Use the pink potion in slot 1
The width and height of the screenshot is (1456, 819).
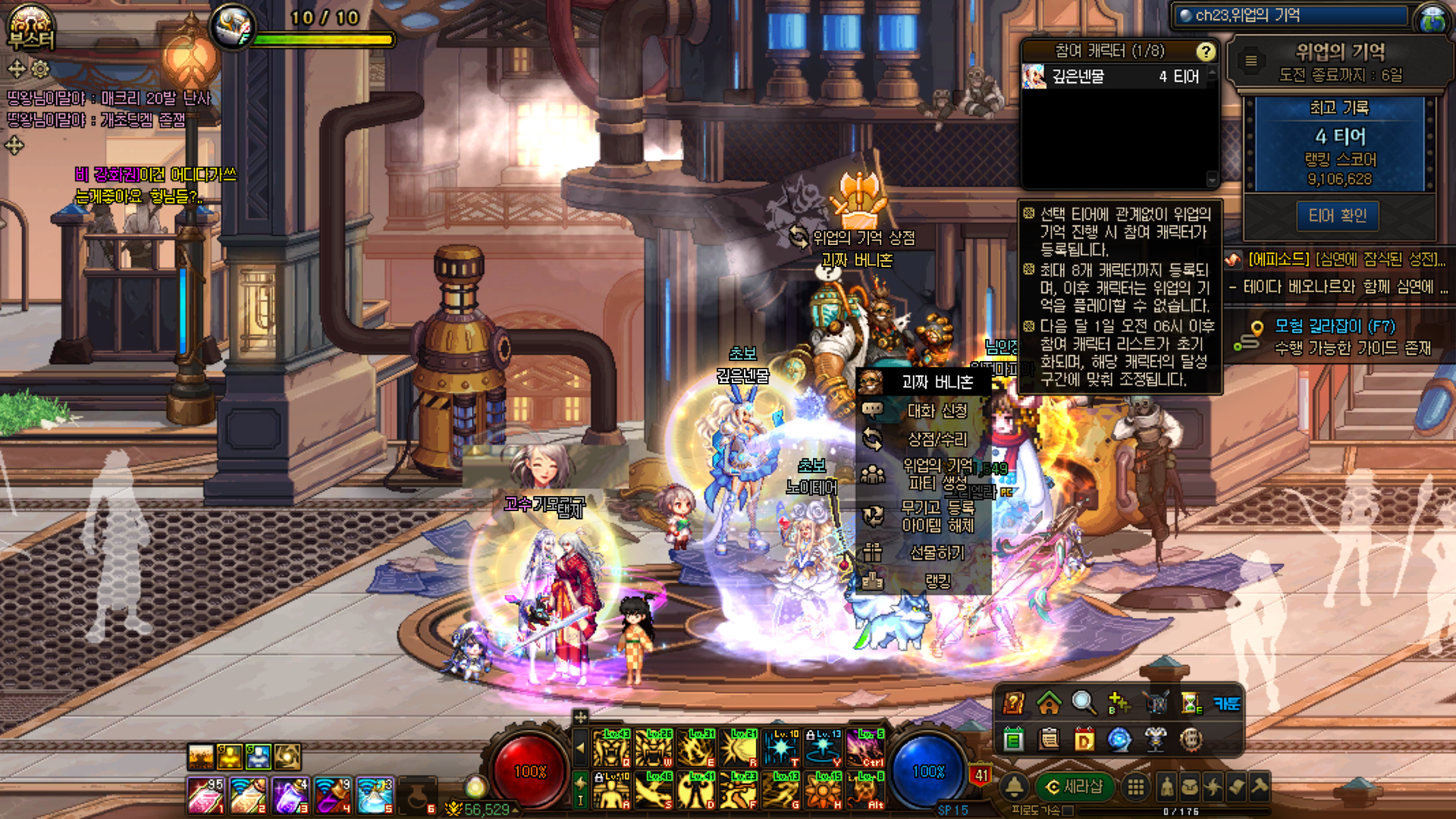pyautogui.click(x=205, y=795)
